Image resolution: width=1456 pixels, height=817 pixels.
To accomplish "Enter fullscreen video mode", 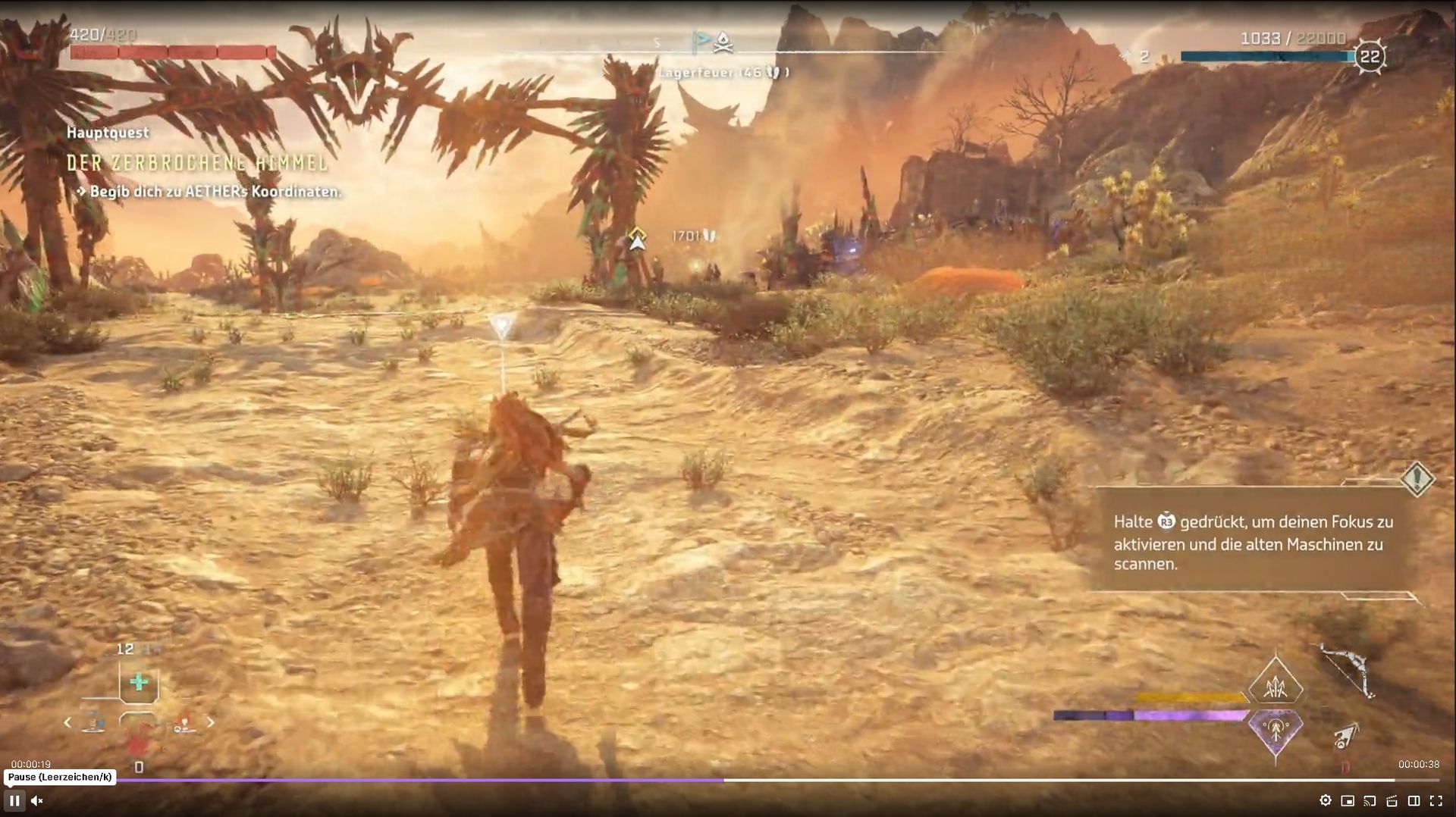I will coord(1436,800).
